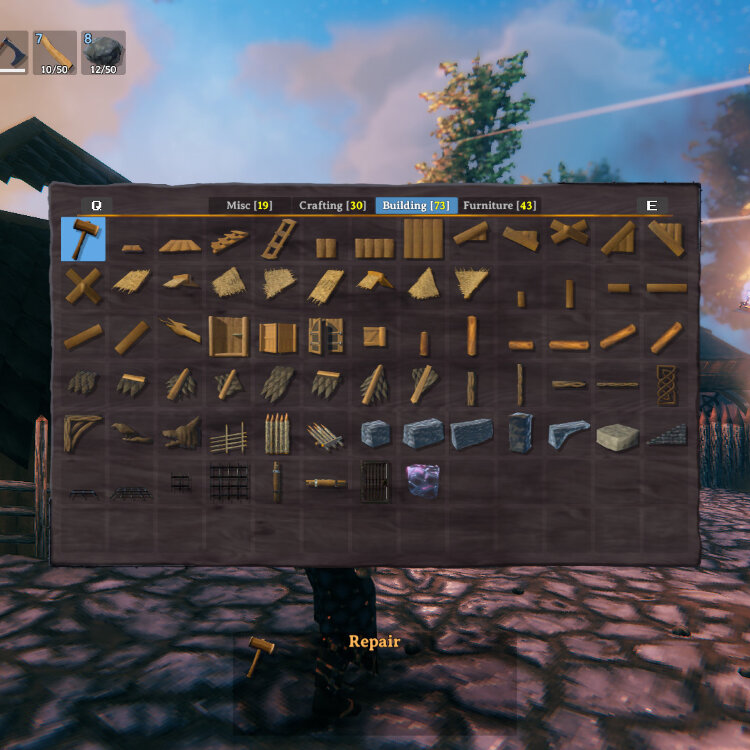This screenshot has height=750, width=750.
Task: Choose the stone stairs piece
Action: click(665, 434)
